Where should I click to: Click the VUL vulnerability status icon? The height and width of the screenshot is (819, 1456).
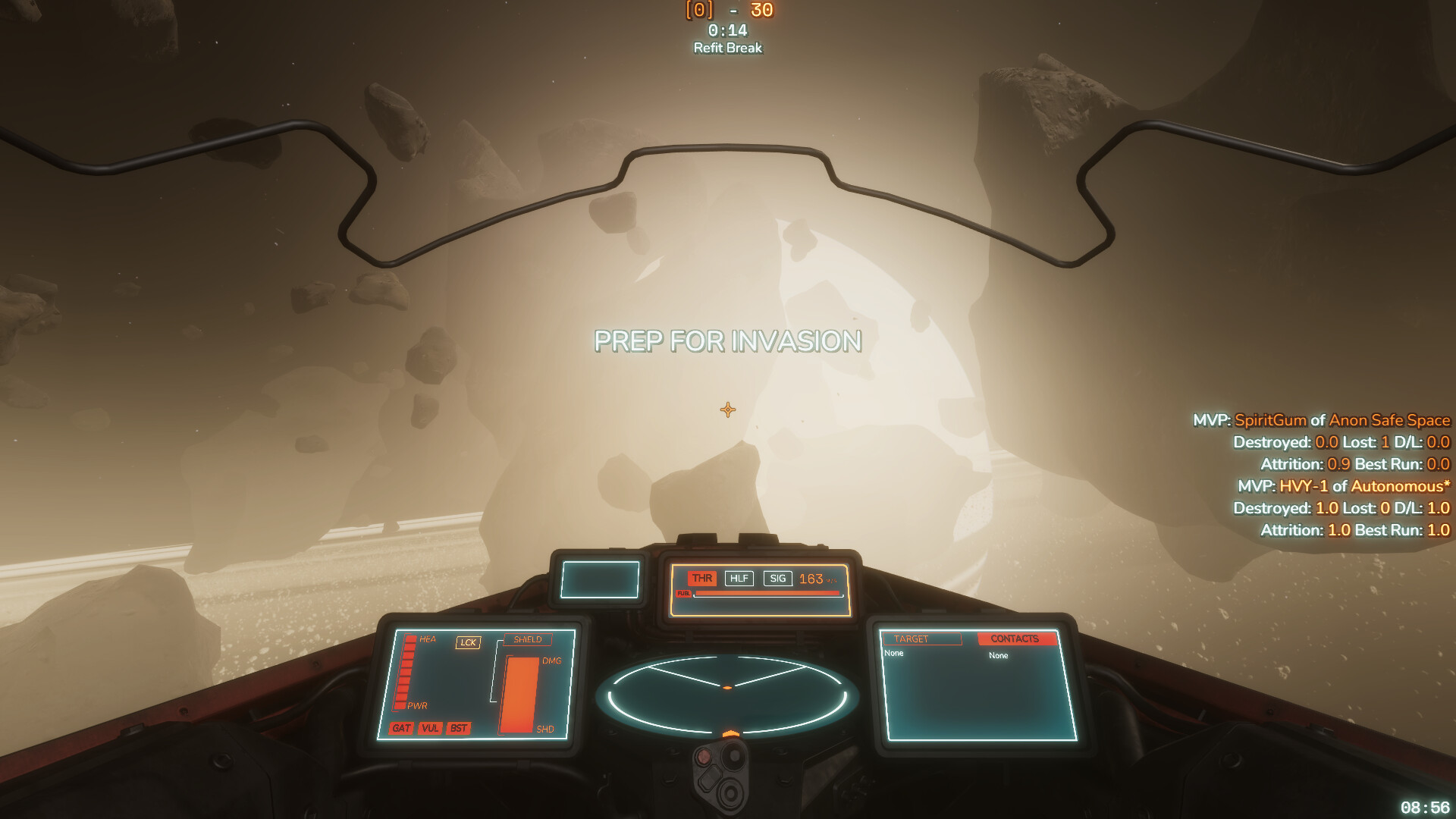pyautogui.click(x=431, y=727)
